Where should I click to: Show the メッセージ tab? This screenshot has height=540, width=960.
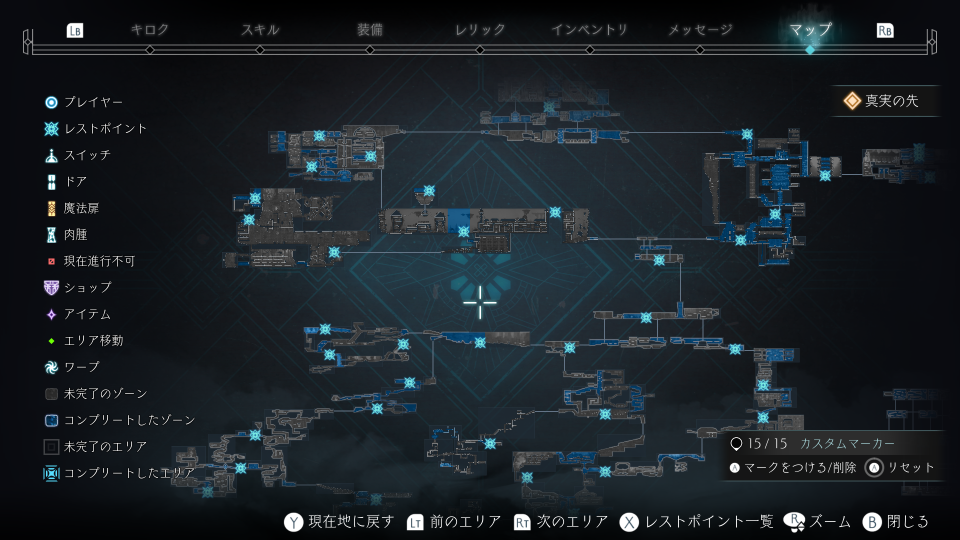(700, 30)
